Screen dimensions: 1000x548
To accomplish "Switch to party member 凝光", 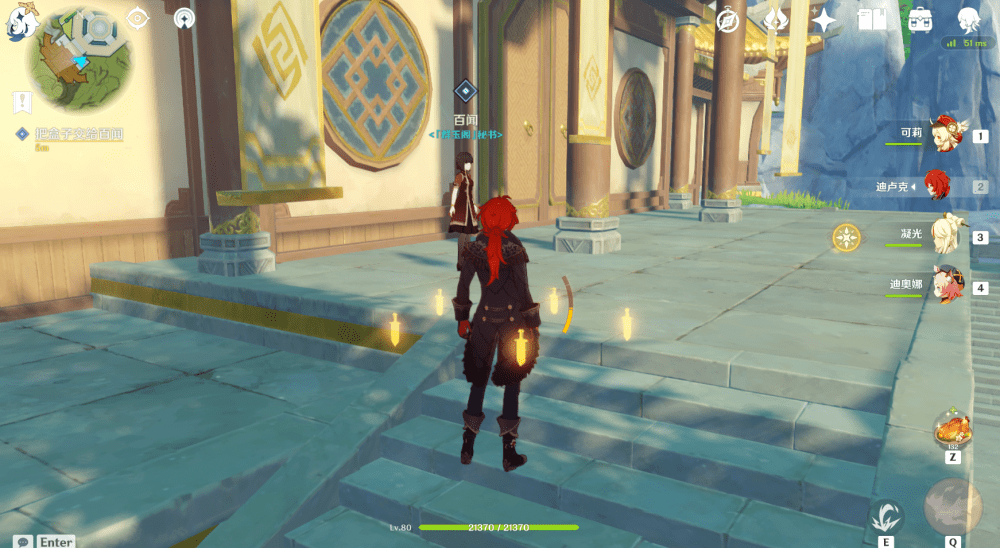I will [x=944, y=236].
